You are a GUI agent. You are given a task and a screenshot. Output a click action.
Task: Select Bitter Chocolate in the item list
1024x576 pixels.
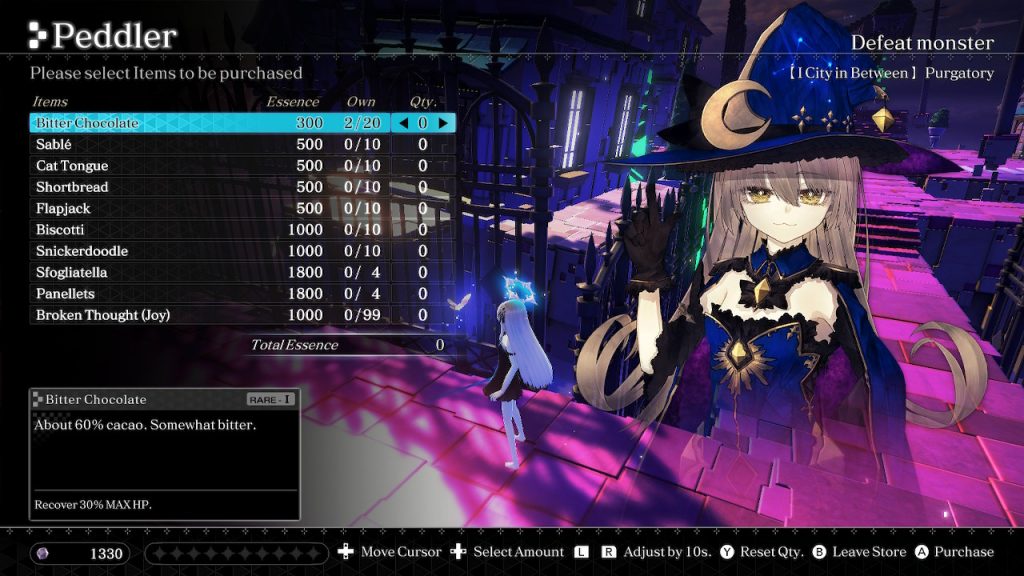(x=88, y=123)
